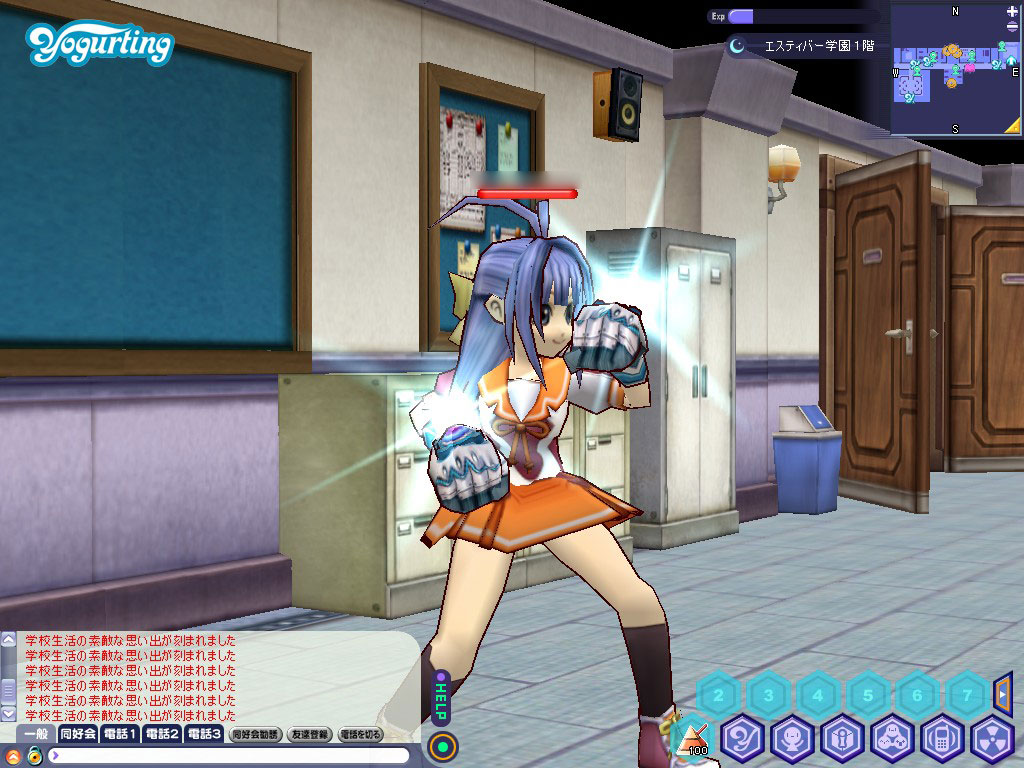The height and width of the screenshot is (768, 1024).
Task: Open the swirly Y hexagon menu icon
Action: (743, 740)
